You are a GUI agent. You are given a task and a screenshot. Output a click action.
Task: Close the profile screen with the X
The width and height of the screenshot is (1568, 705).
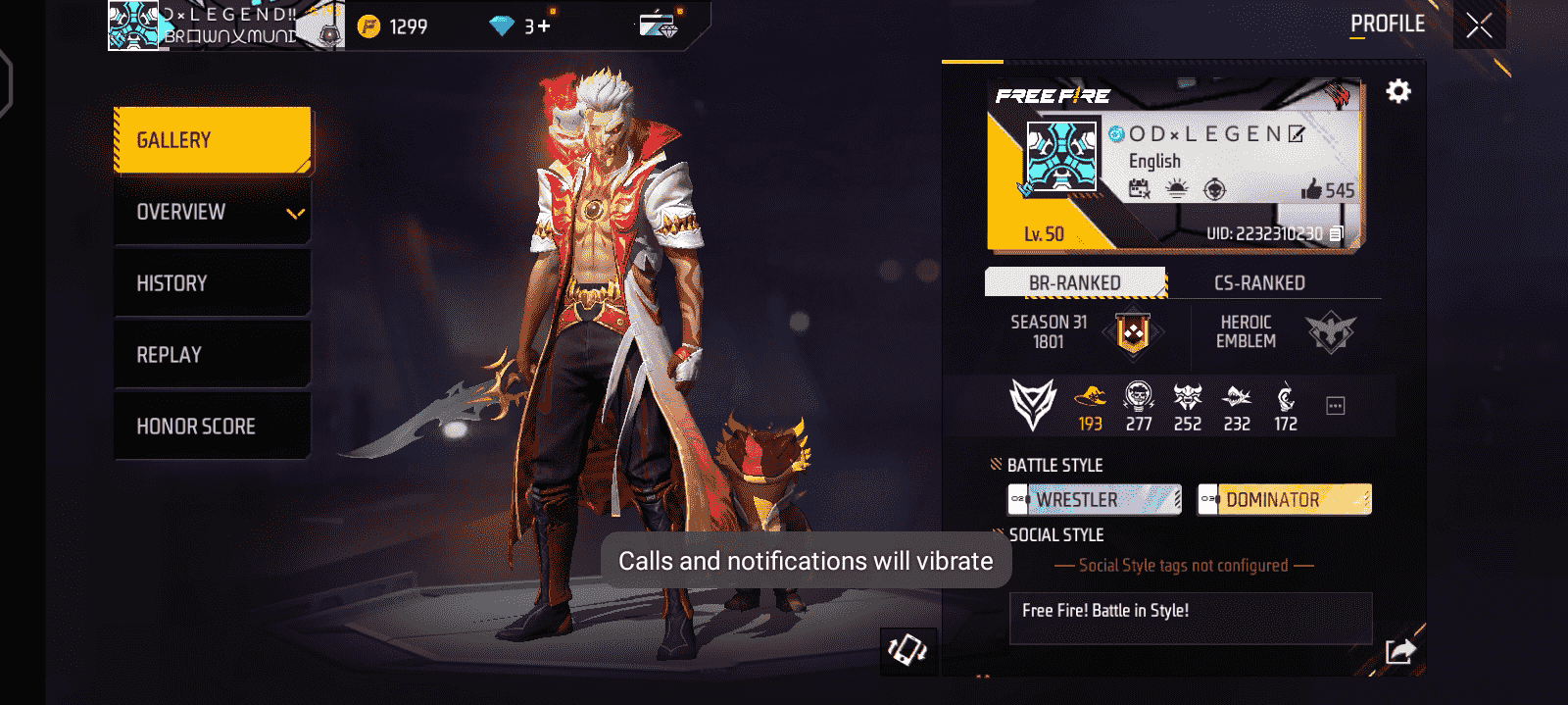coord(1479,25)
